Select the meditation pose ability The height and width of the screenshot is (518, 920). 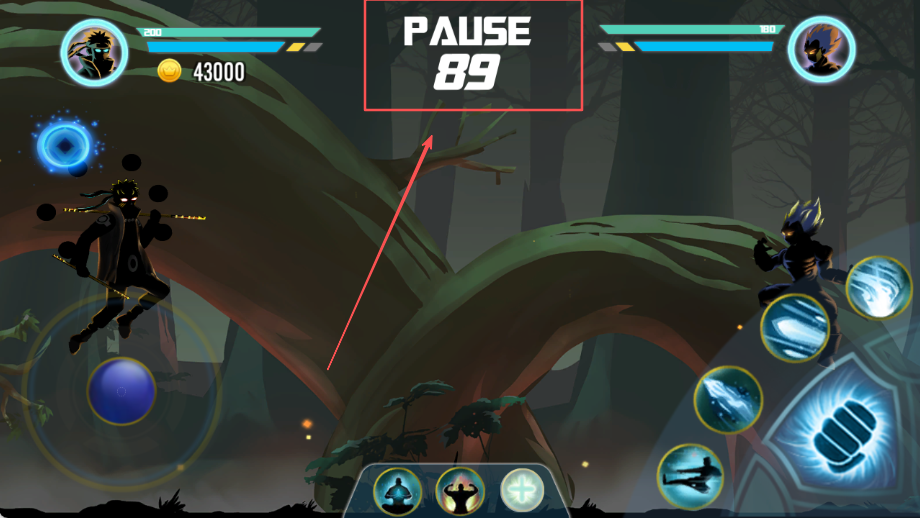tap(397, 491)
